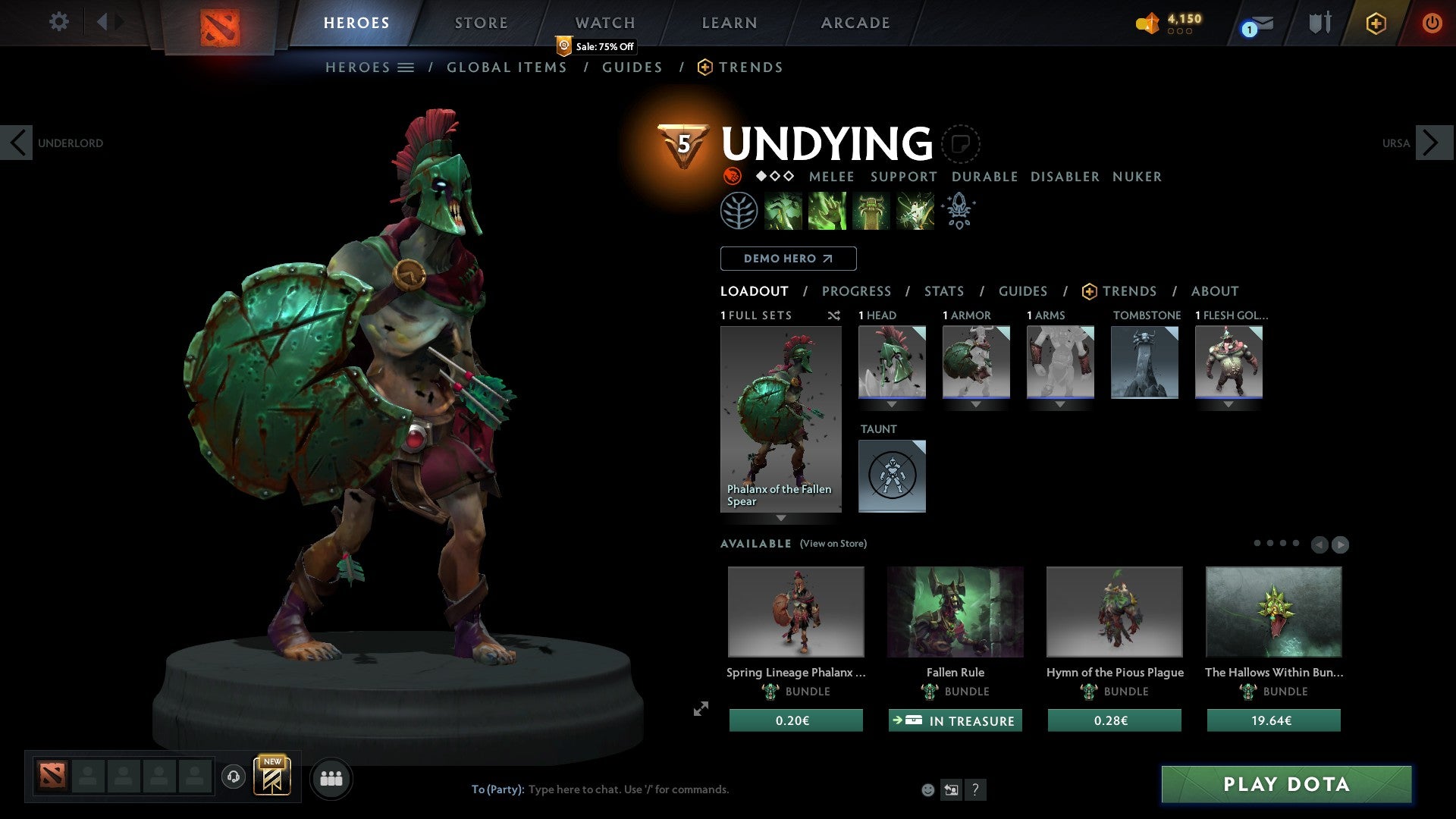
Task: Click the Decay ability icon
Action: tap(783, 211)
